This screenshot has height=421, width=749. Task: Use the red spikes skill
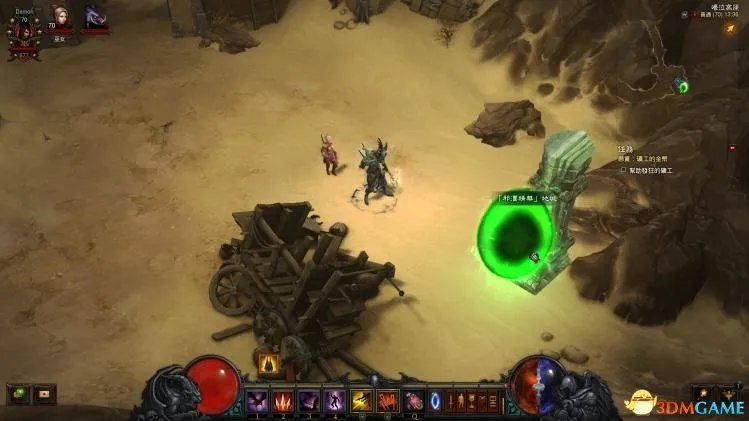tap(284, 402)
